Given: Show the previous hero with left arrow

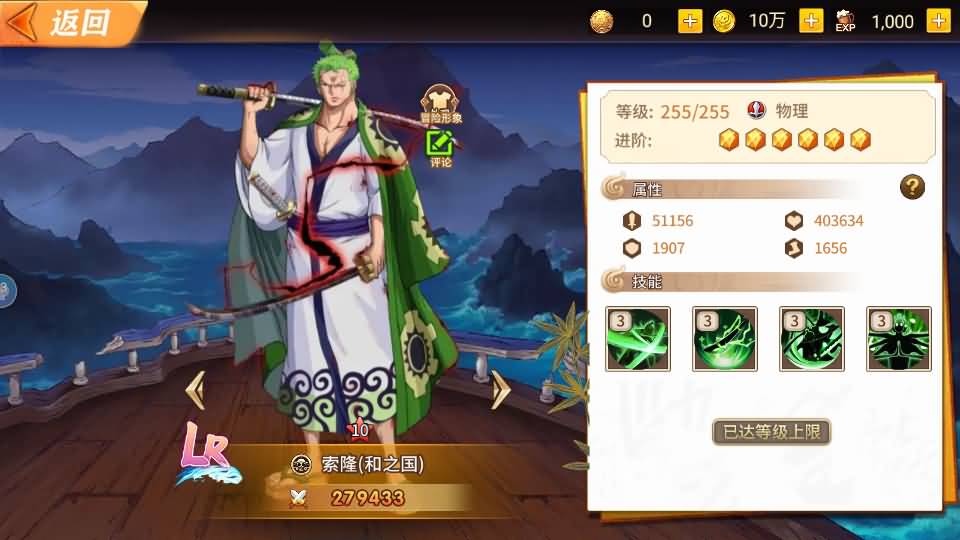Looking at the screenshot, I should 196,389.
